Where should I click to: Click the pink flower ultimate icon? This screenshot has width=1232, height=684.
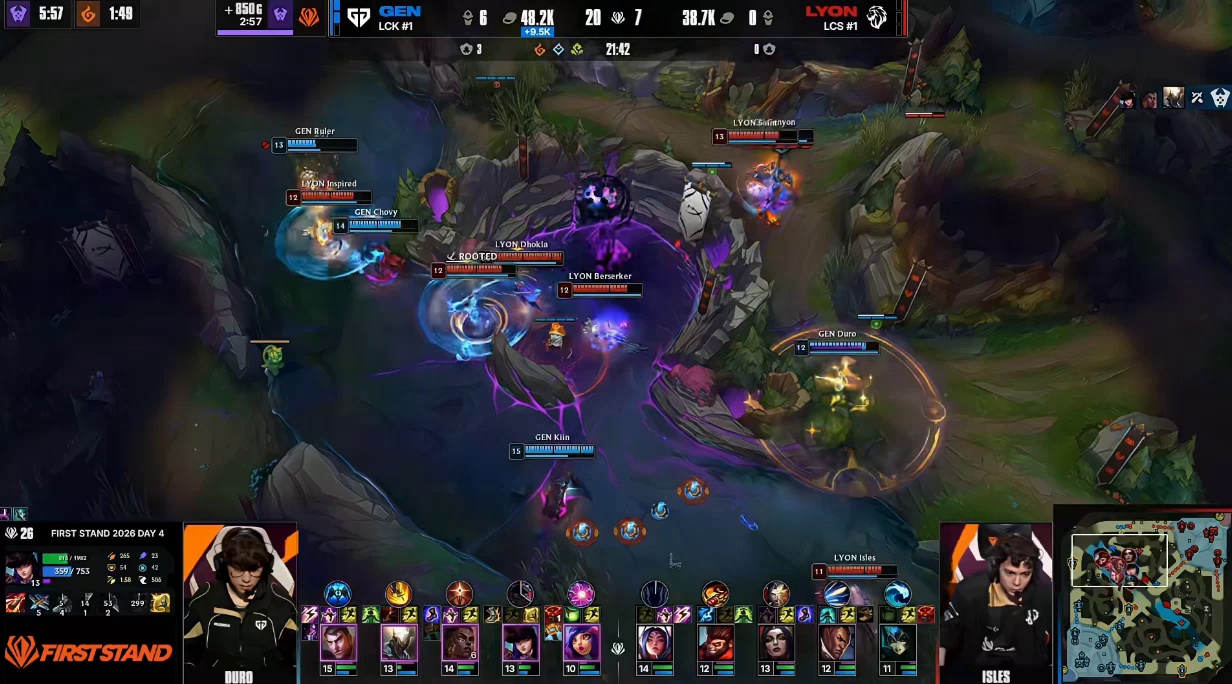coord(581,594)
